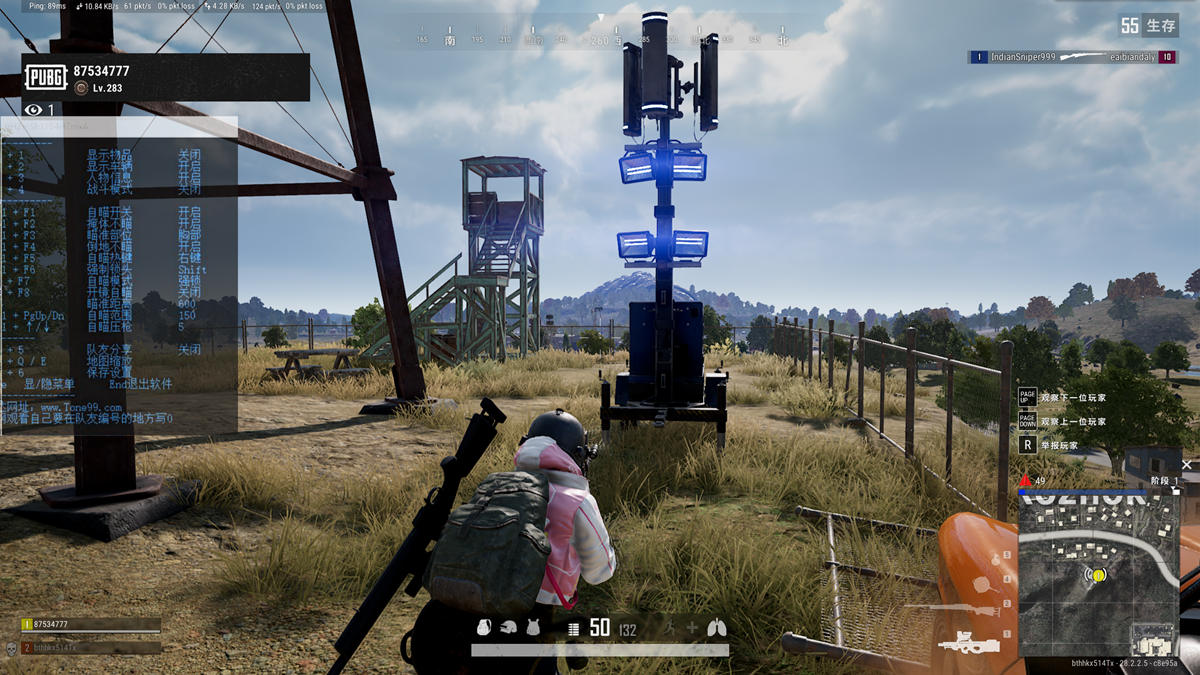This screenshot has height=675, width=1200.
Task: Click the vest equipment icon
Action: pyautogui.click(x=533, y=628)
